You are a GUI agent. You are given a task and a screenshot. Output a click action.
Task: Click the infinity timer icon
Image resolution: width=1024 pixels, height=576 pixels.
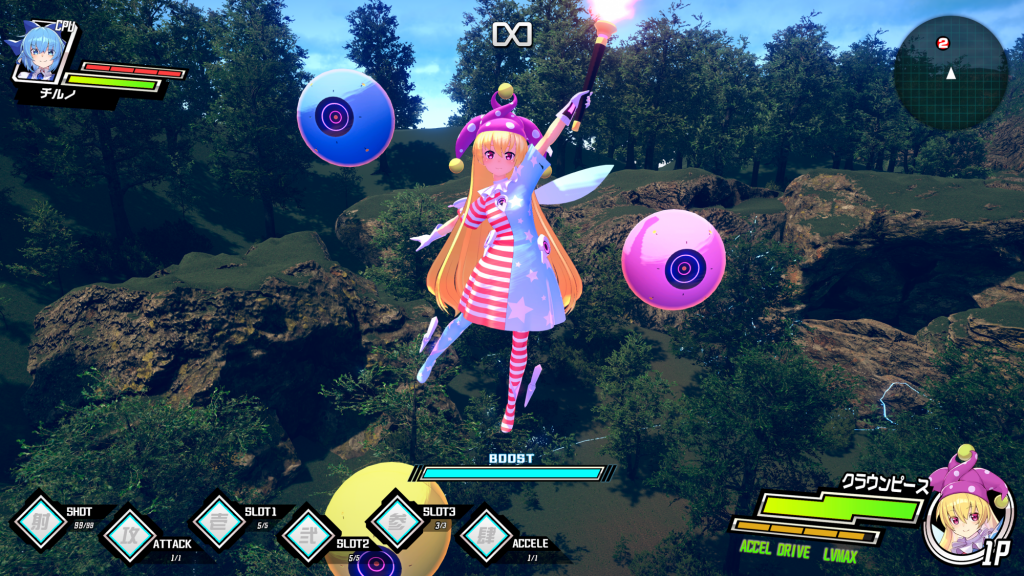click(512, 34)
